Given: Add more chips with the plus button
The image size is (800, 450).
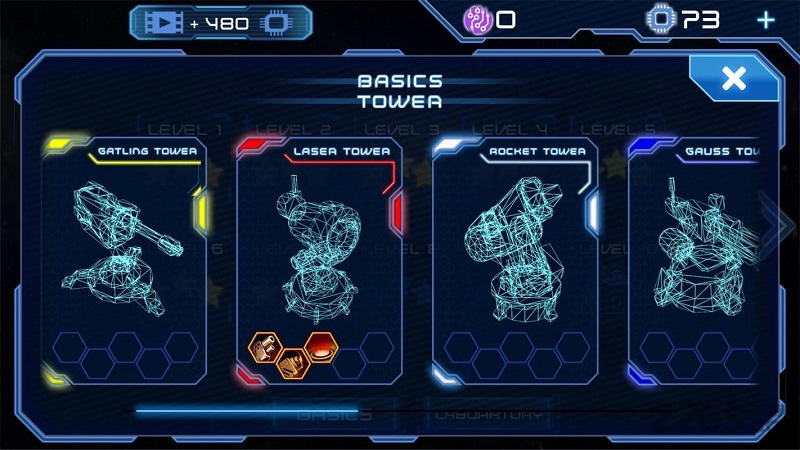Looking at the screenshot, I should pyautogui.click(x=766, y=20).
